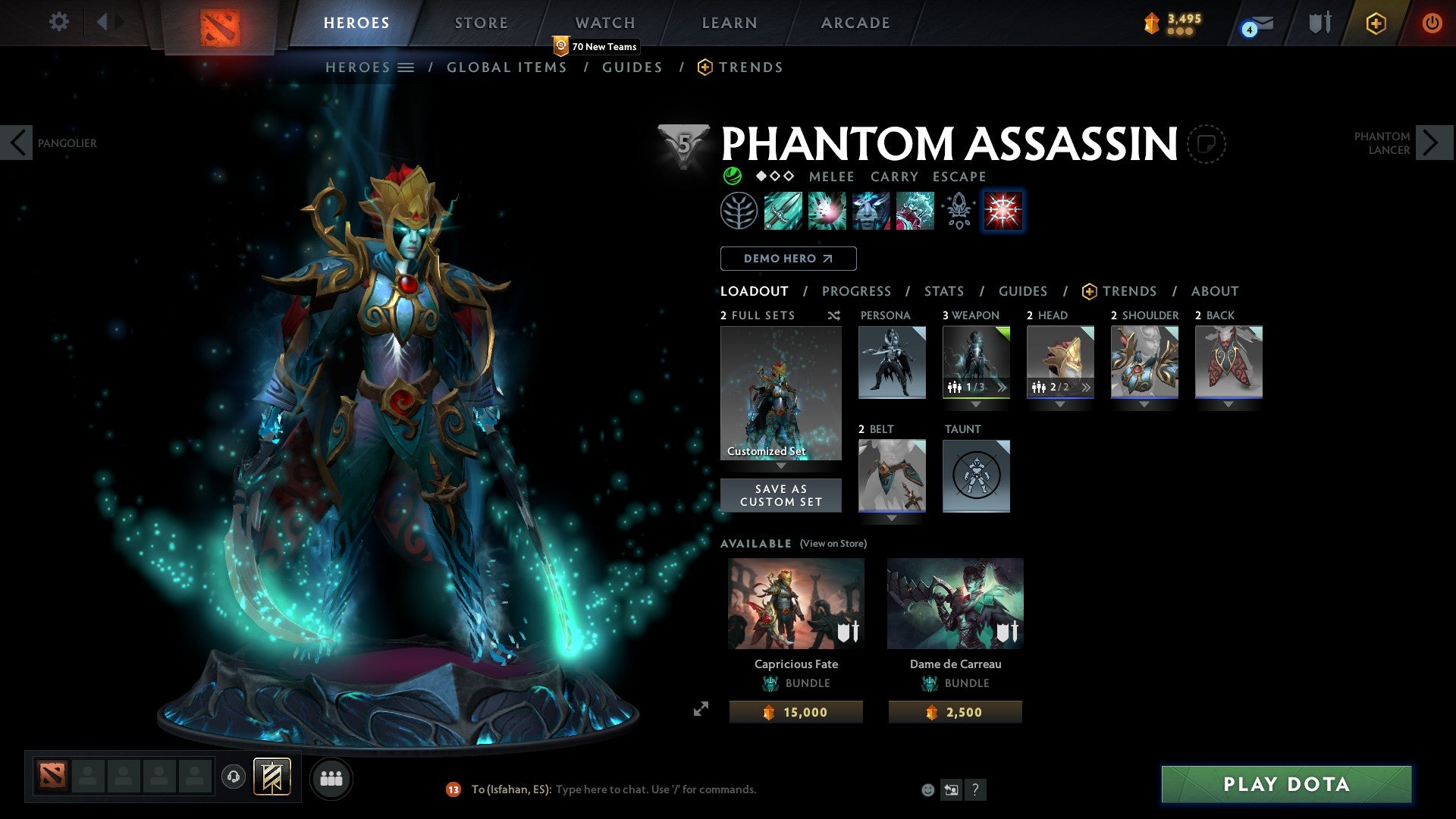The height and width of the screenshot is (819, 1456).
Task: Select the Dame de Carreau bundle thumbnail
Action: coord(955,603)
